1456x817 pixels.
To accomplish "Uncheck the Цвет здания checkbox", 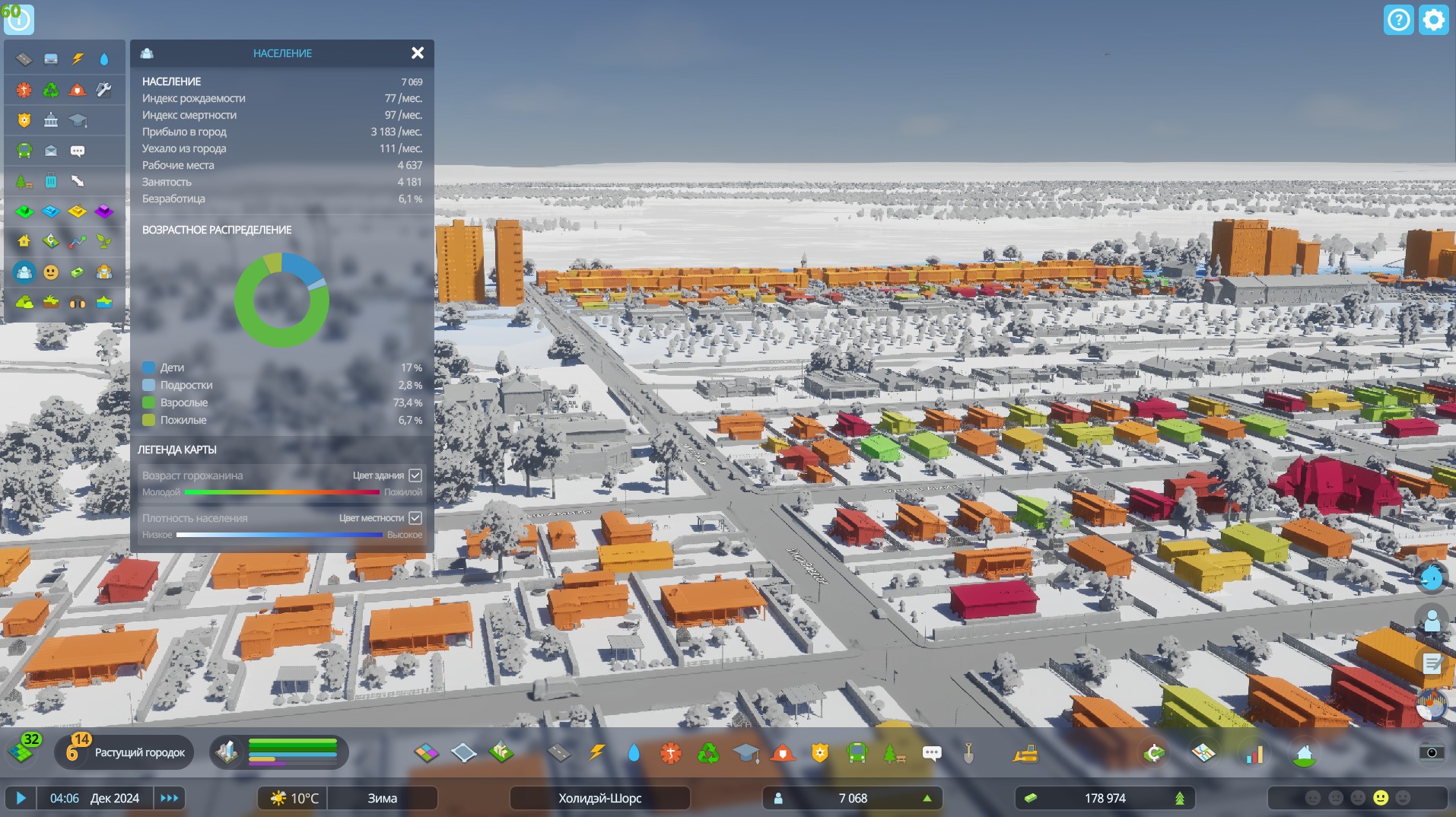I will click(x=415, y=475).
